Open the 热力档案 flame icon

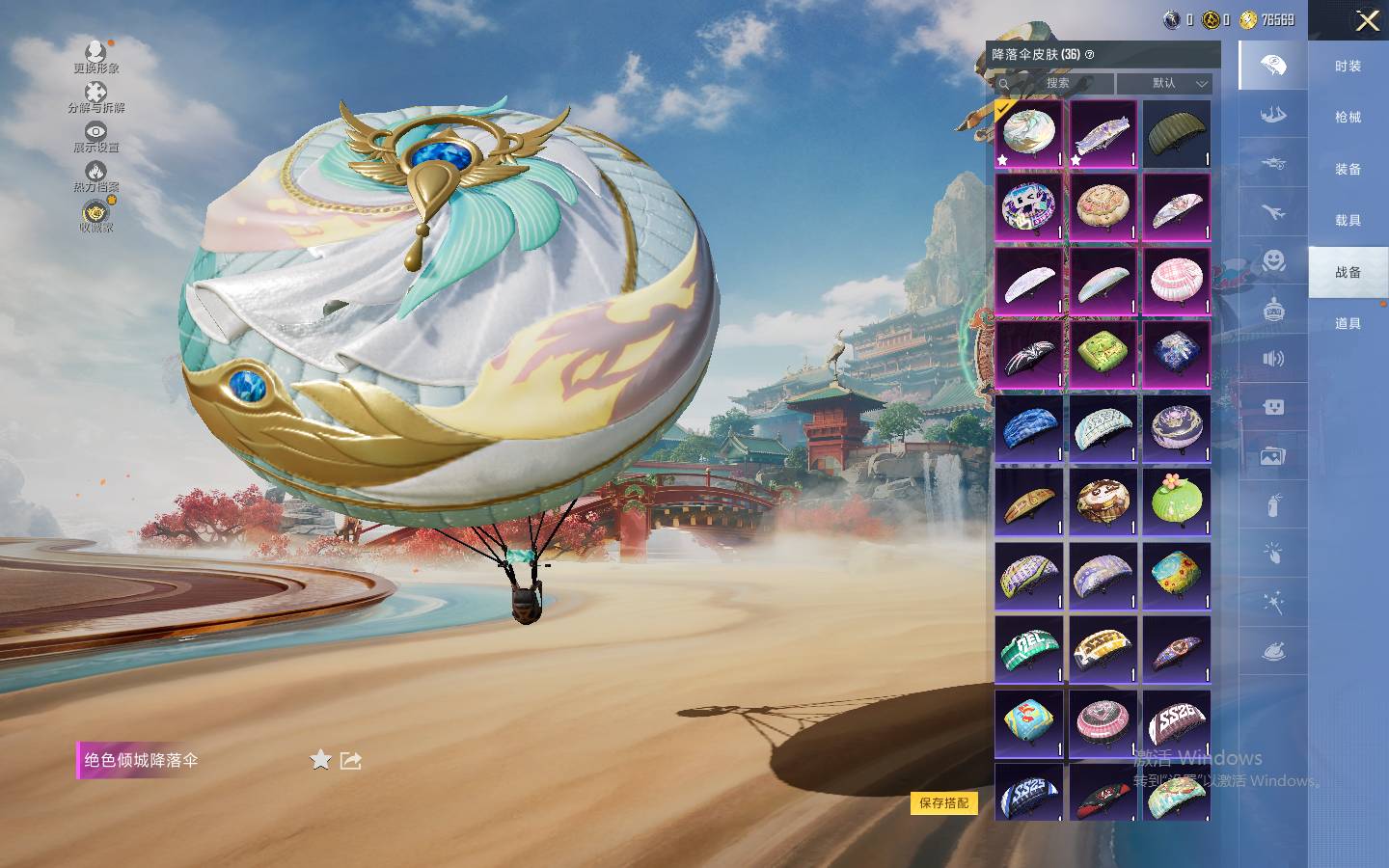click(95, 176)
